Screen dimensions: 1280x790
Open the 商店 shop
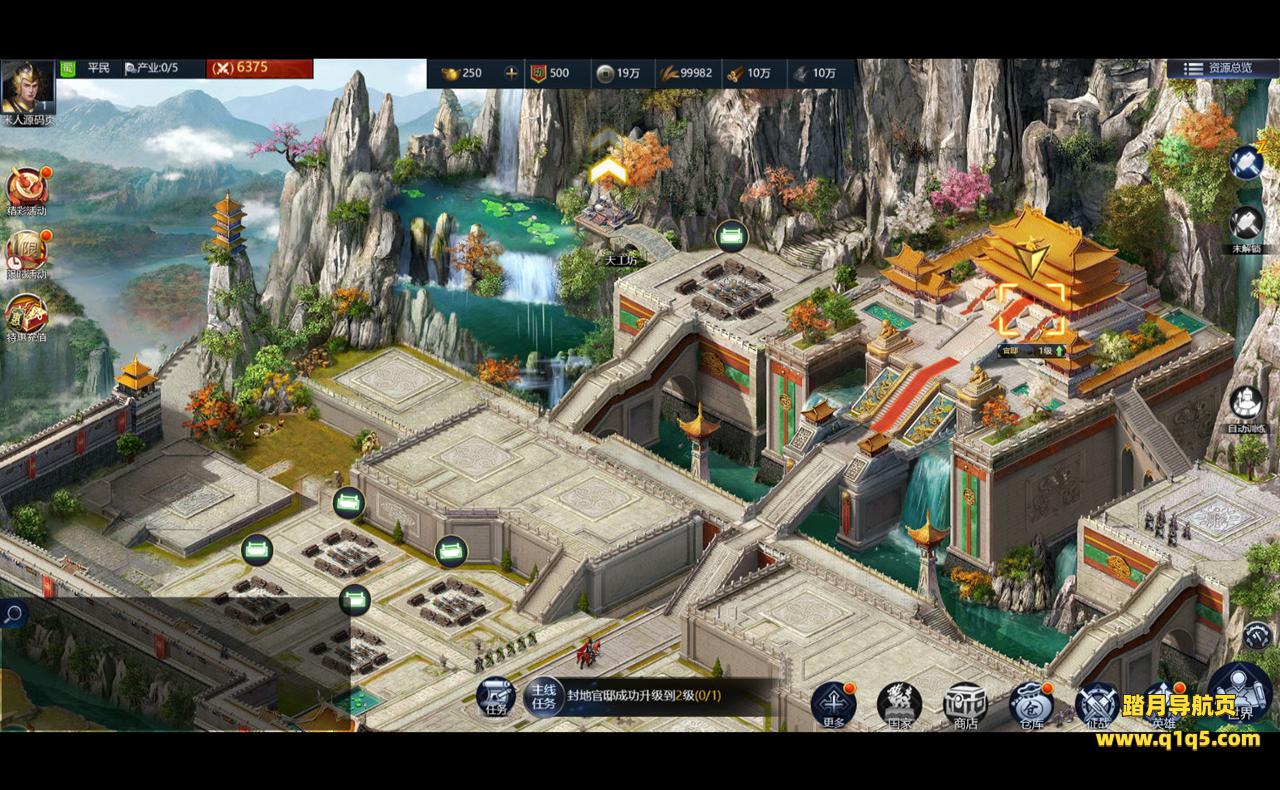[965, 704]
